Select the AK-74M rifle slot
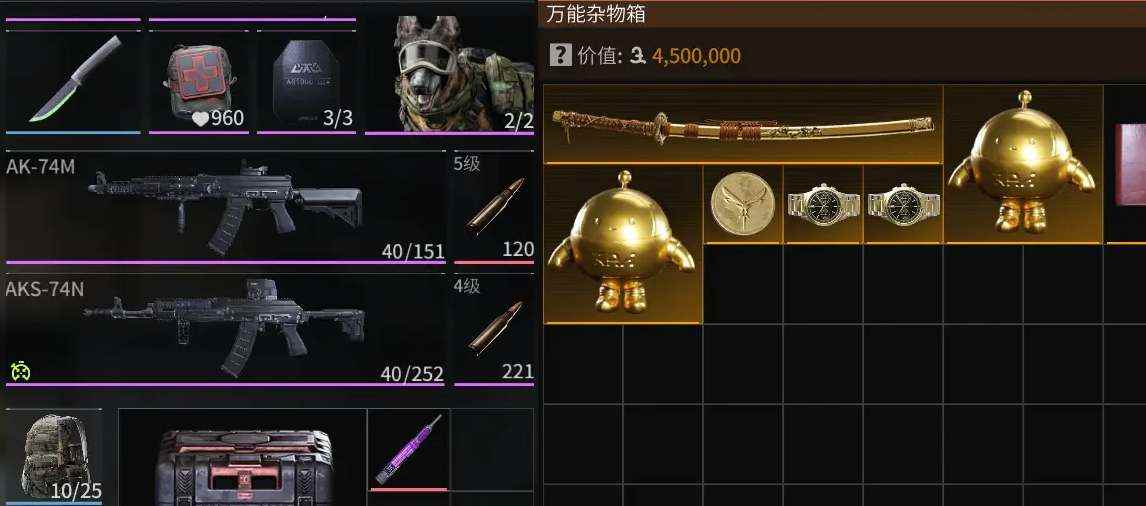Viewport: 1146px width, 506px height. (x=226, y=206)
